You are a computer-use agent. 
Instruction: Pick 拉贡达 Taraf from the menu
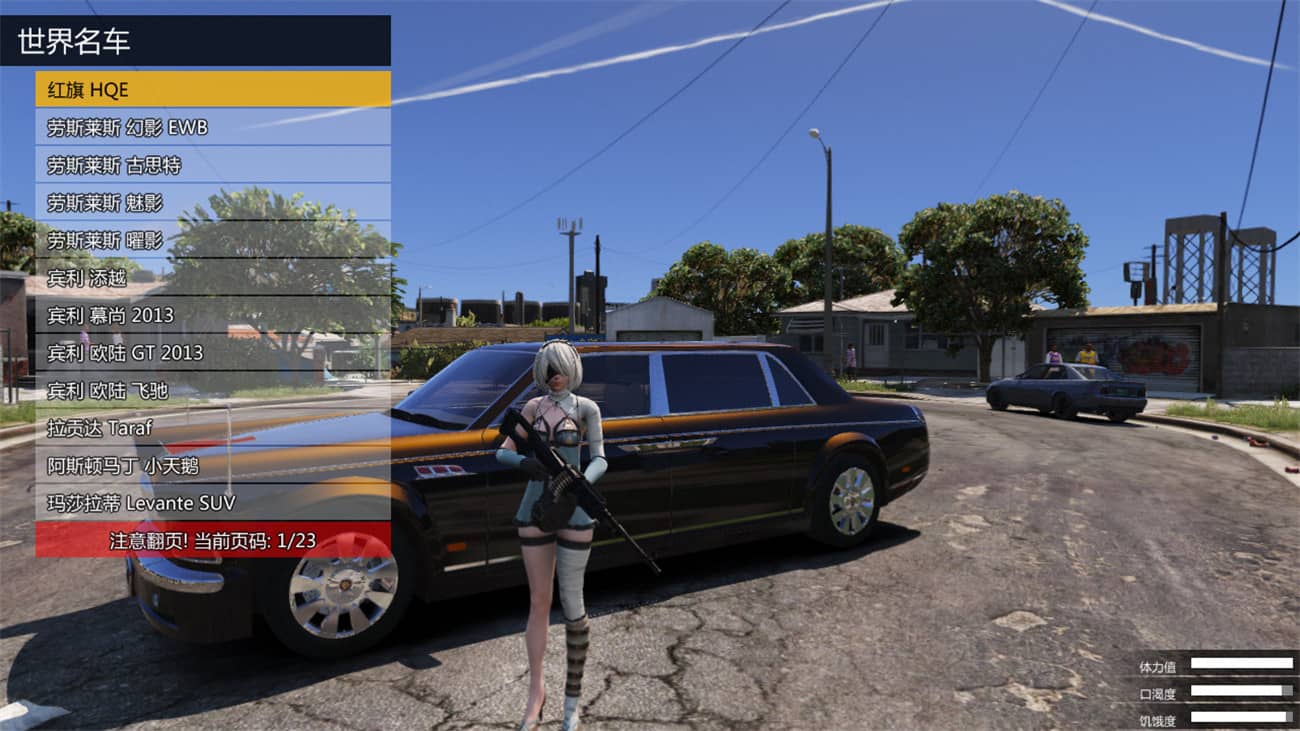[200, 428]
